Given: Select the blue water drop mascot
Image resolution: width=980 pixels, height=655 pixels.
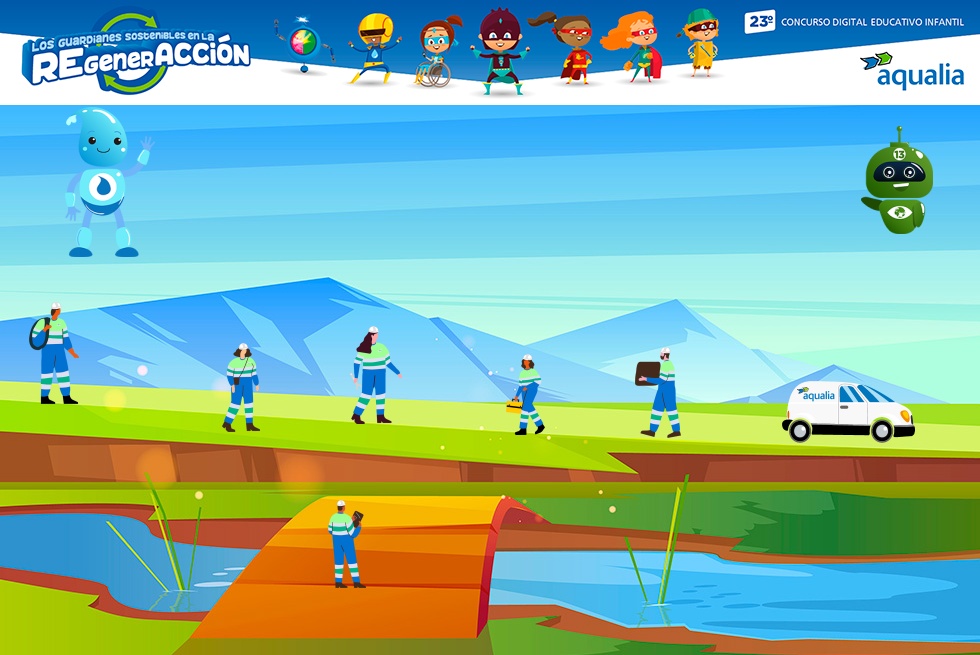Looking at the screenshot, I should tap(104, 182).
